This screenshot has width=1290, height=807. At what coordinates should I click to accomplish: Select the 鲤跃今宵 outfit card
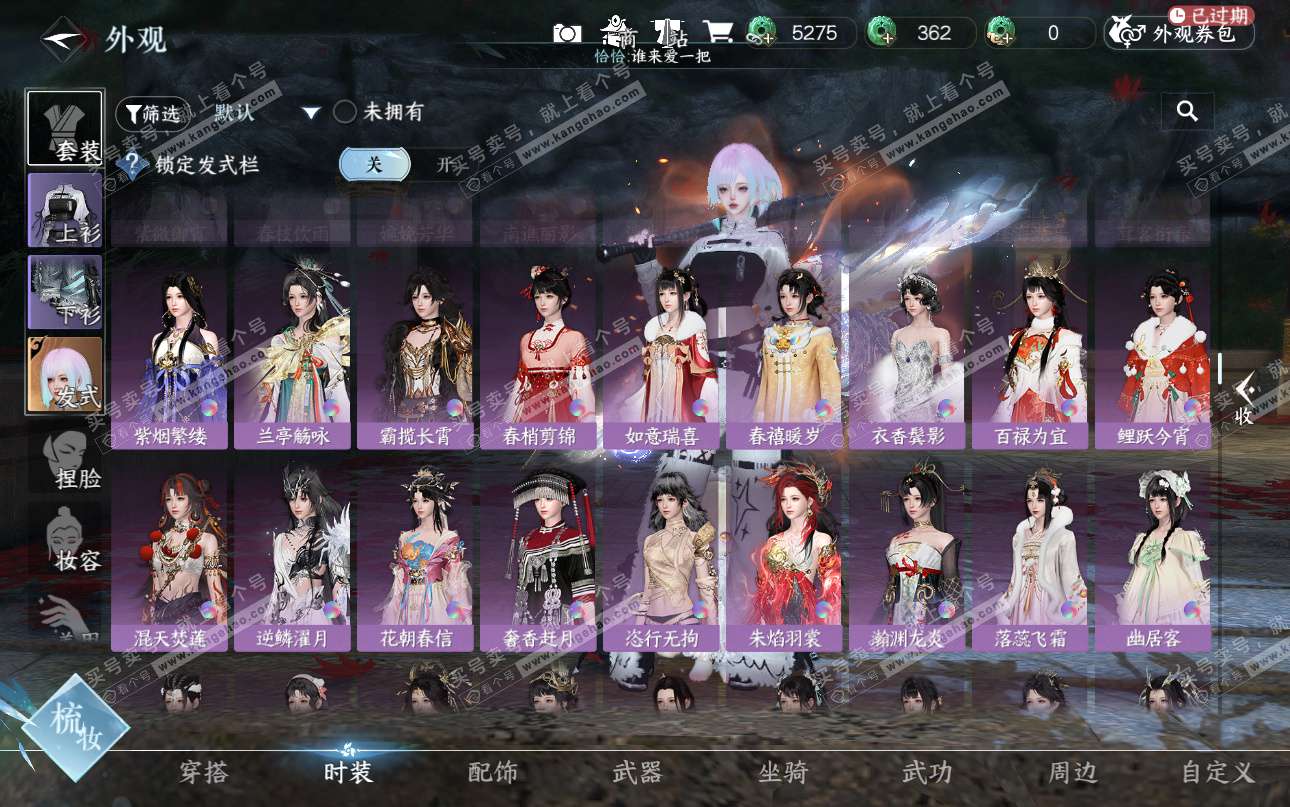1151,358
